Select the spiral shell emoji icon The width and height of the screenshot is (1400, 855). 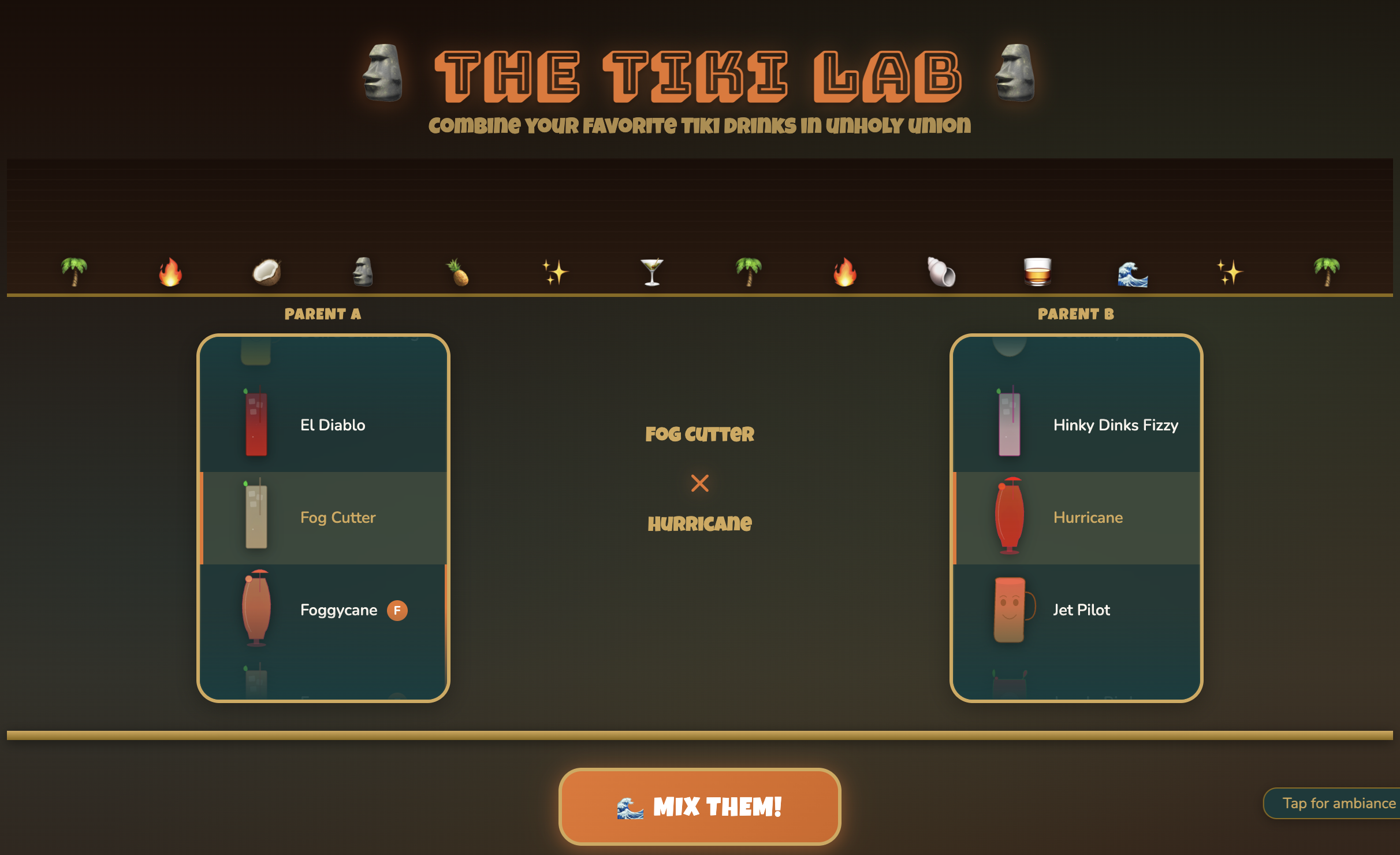pyautogui.click(x=940, y=272)
